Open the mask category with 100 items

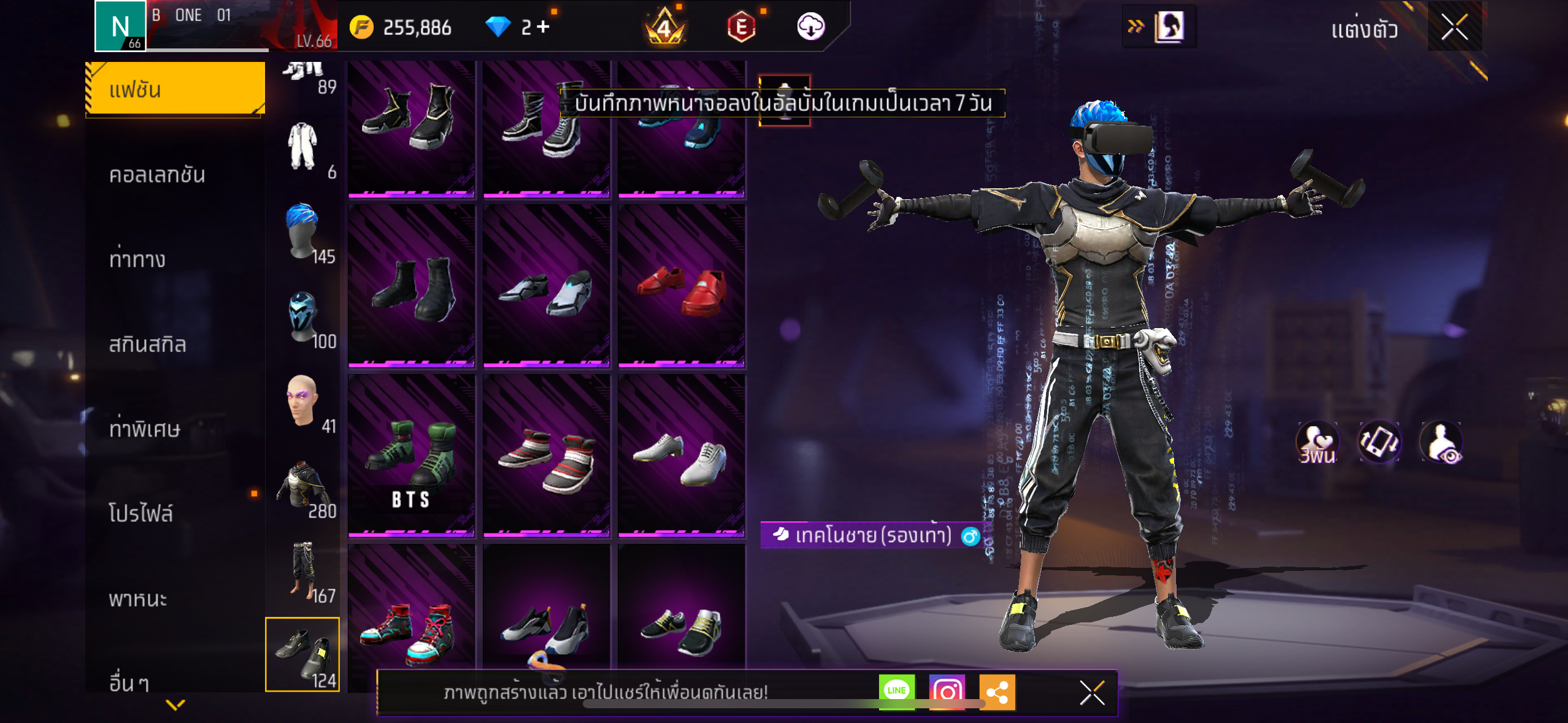[304, 318]
